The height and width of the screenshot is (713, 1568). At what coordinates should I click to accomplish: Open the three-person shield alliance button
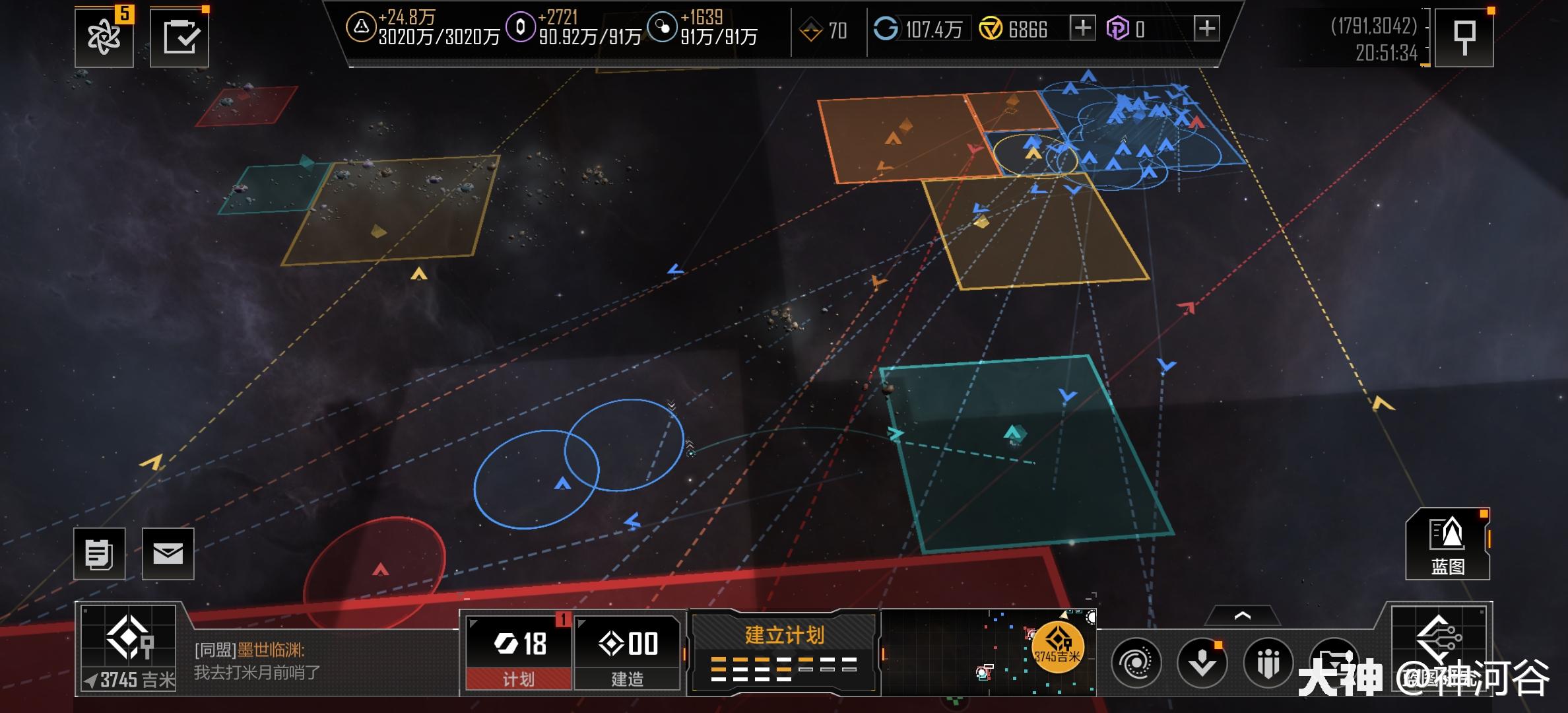1268,662
